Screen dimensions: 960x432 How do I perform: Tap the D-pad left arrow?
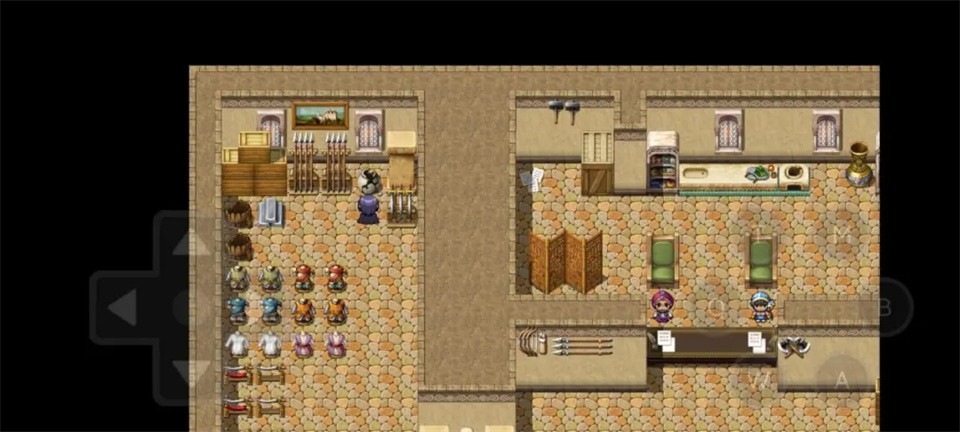[x=122, y=307]
